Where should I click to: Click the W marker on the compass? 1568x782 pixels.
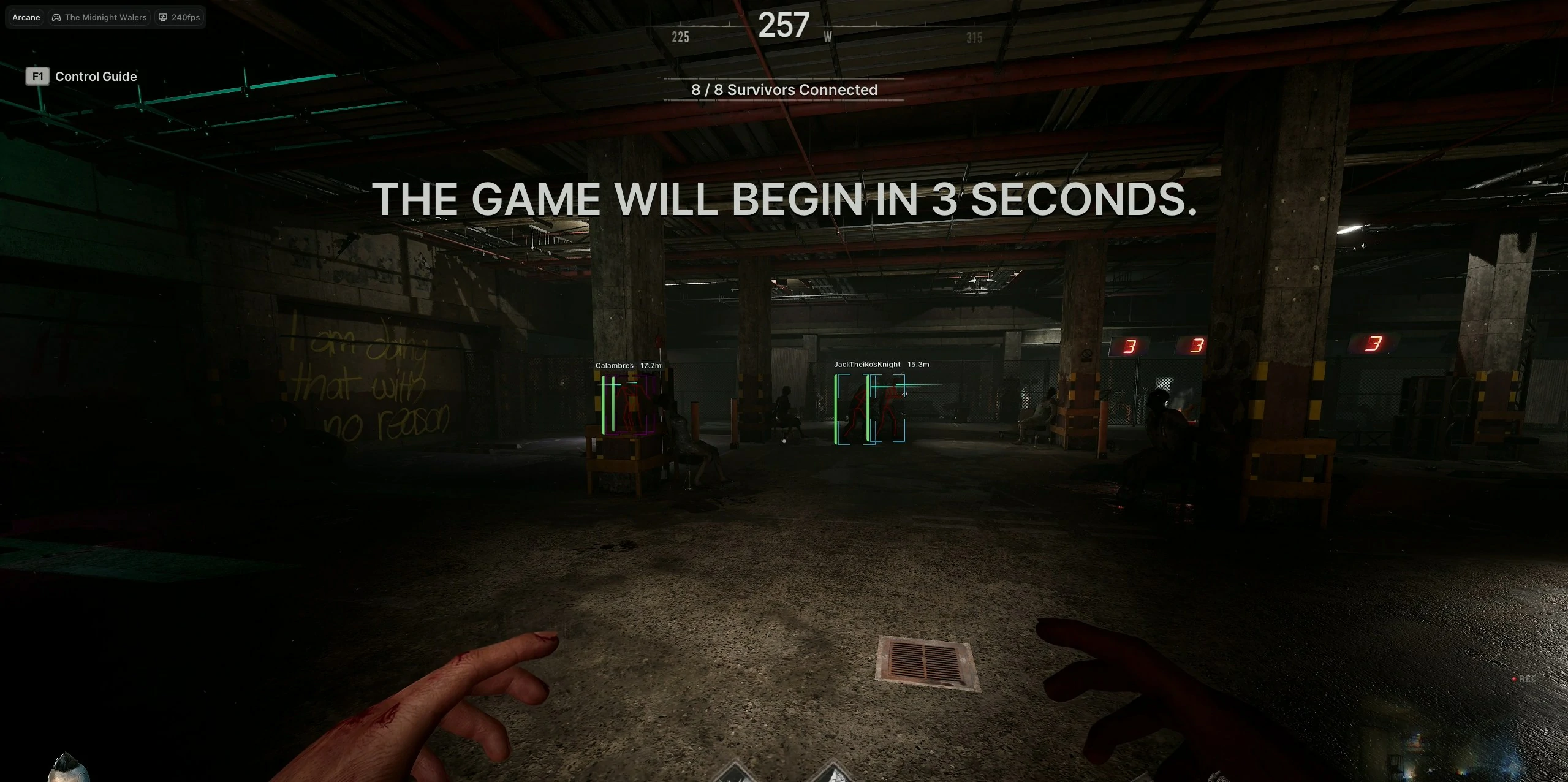tap(828, 37)
